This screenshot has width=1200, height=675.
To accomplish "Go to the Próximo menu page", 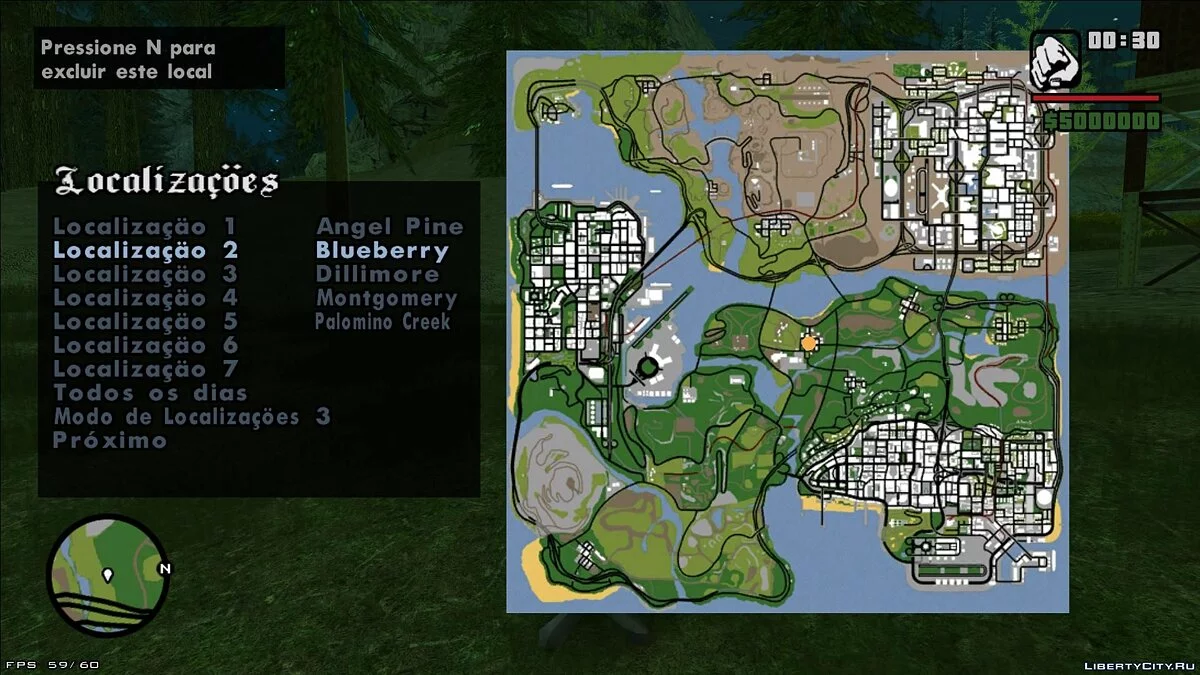I will coord(110,441).
